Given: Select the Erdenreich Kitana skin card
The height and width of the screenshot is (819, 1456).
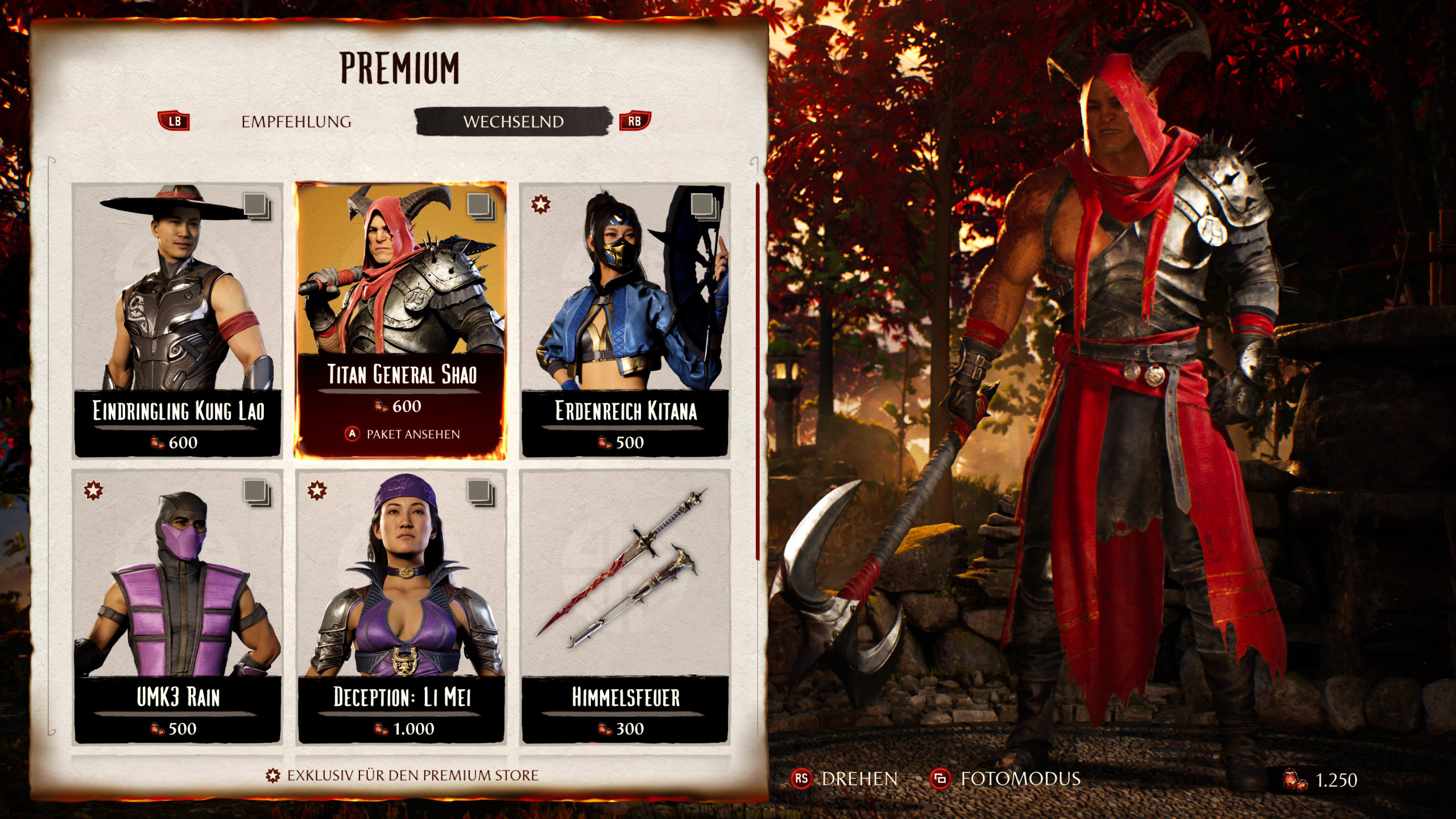Looking at the screenshot, I should (624, 320).
